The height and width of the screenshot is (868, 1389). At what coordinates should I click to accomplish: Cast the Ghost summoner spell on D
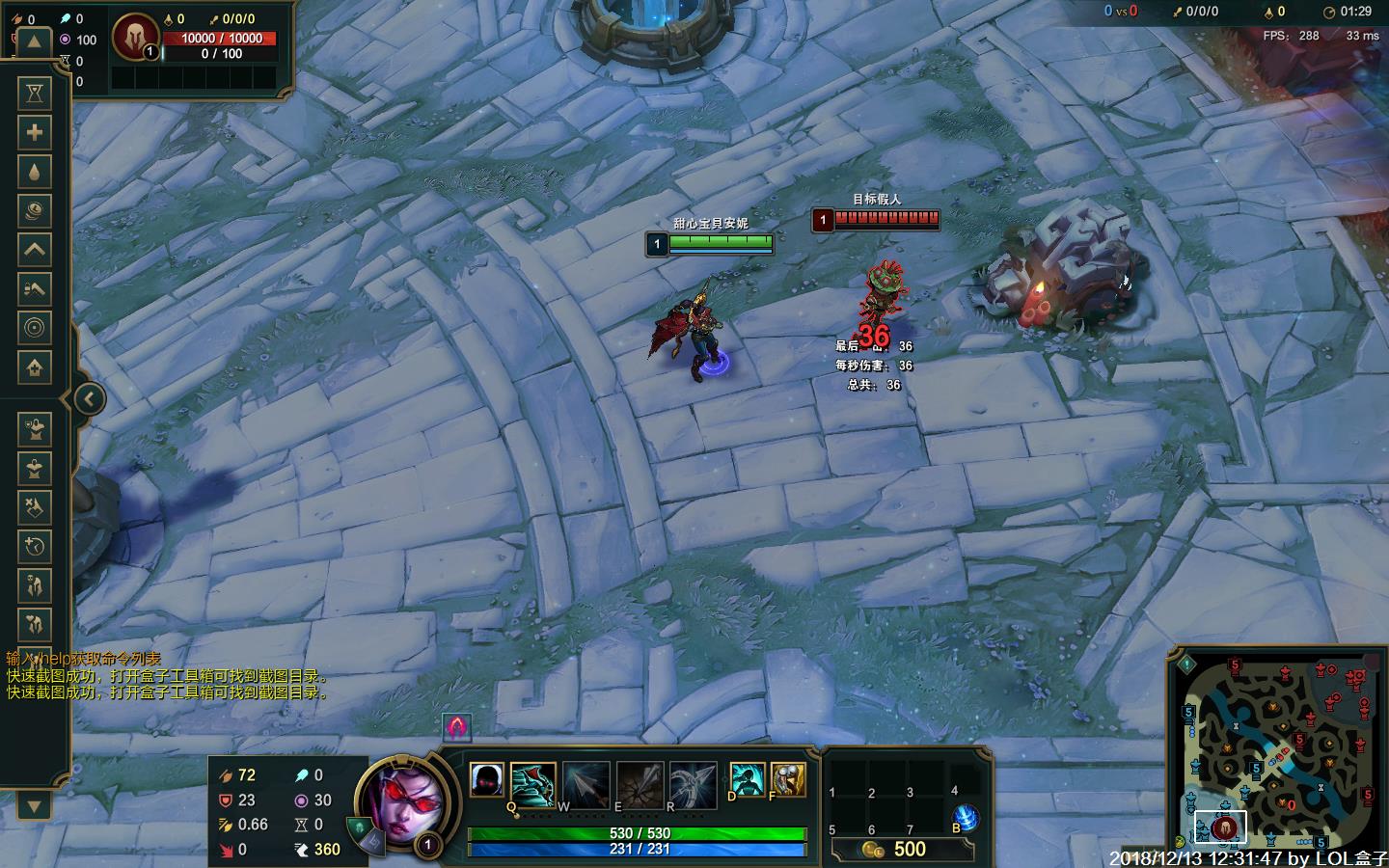[748, 779]
